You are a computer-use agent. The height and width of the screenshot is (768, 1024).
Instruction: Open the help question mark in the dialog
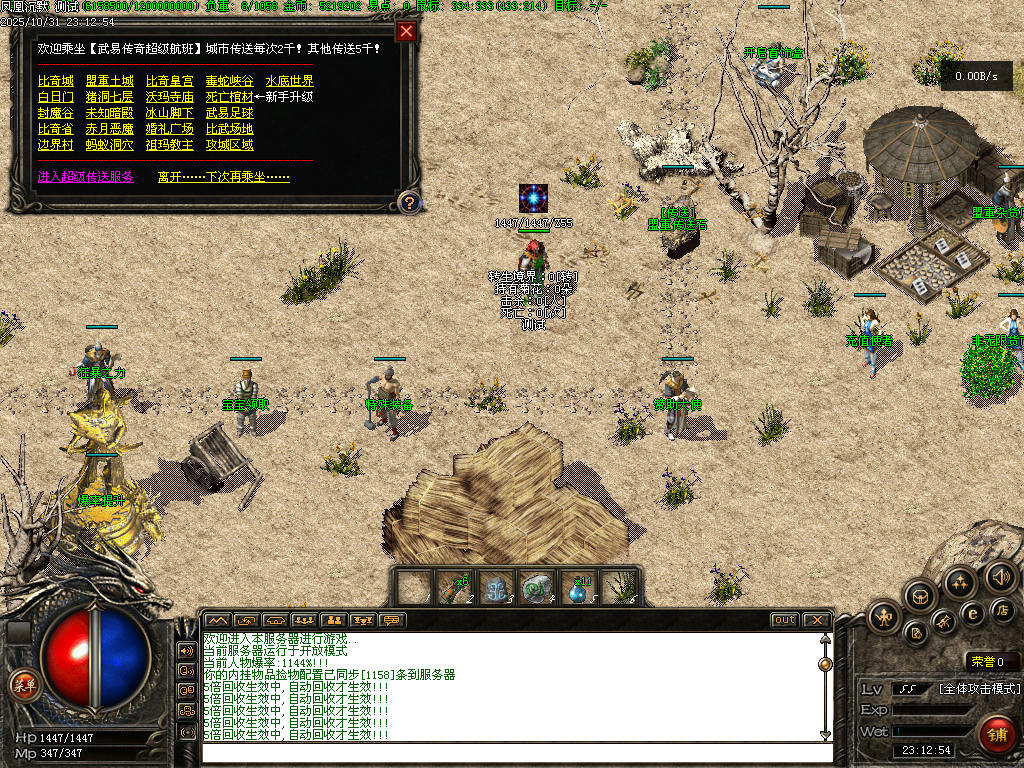[408, 203]
